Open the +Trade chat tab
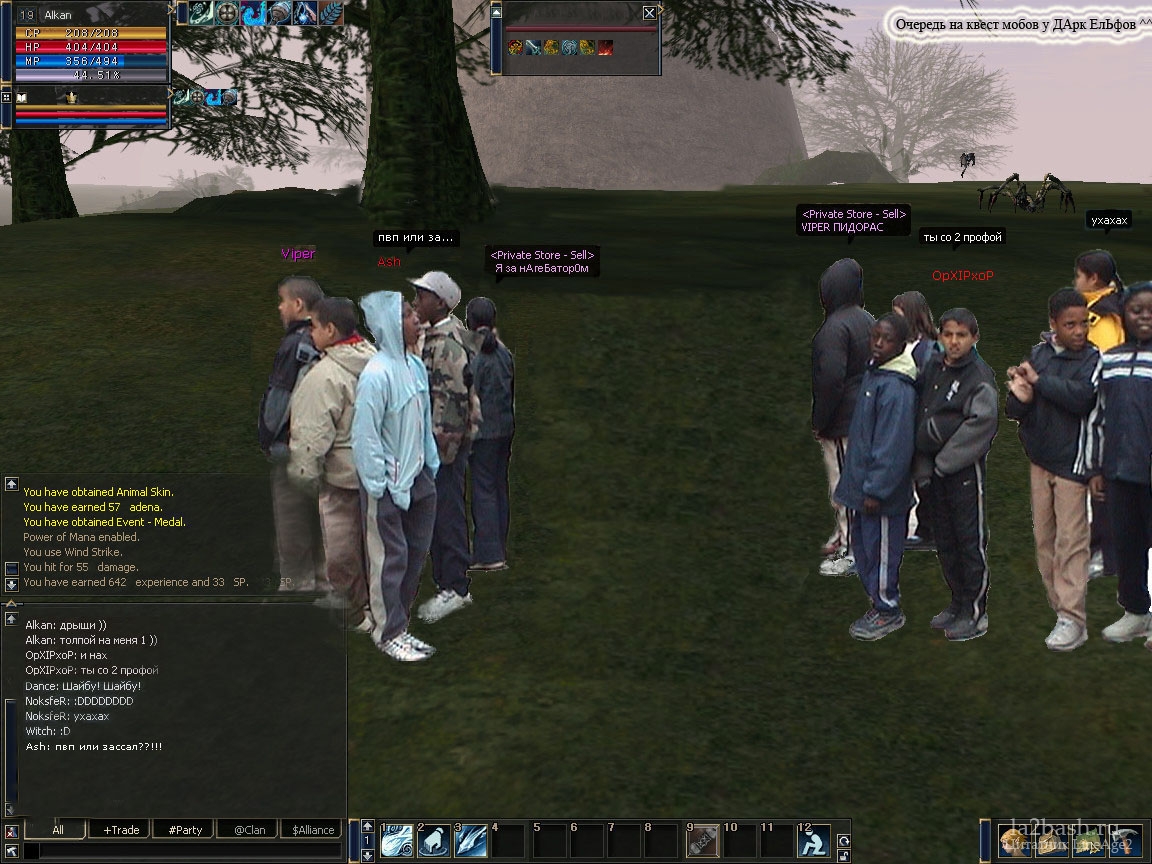Image resolution: width=1152 pixels, height=864 pixels. pyautogui.click(x=121, y=830)
